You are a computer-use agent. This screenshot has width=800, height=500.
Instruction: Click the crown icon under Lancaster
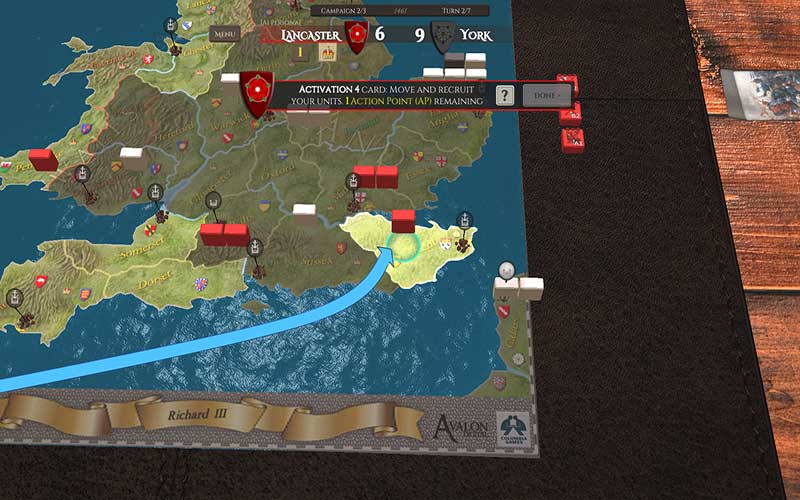pos(327,52)
